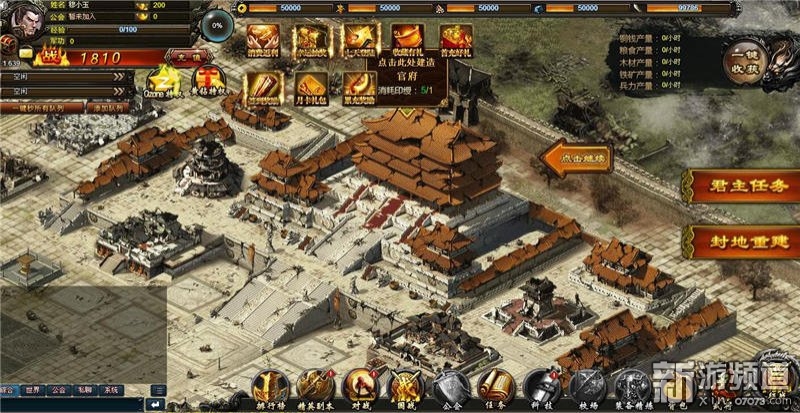Open the 消费返利 event icon
Viewport: 800px width, 413px height.
(x=263, y=43)
